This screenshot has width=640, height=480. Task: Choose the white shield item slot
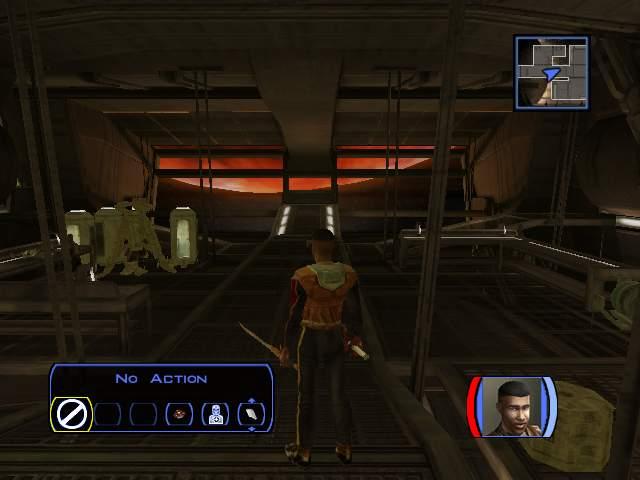[x=250, y=414]
